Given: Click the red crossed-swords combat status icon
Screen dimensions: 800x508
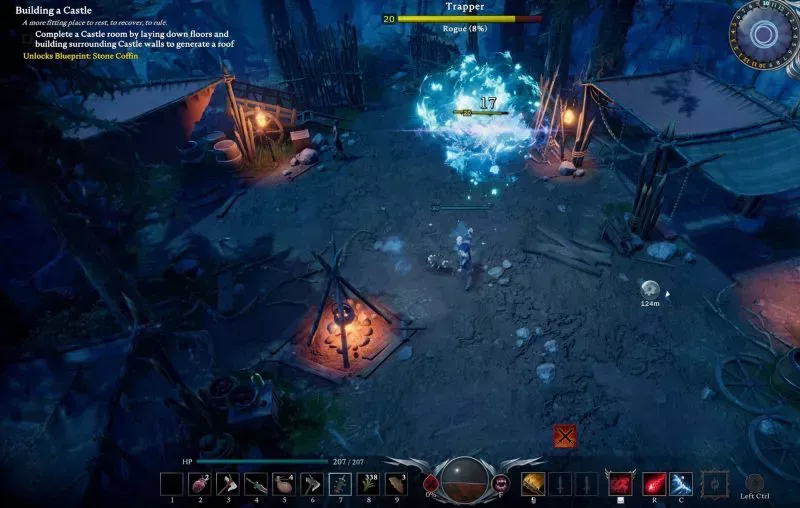Looking at the screenshot, I should [x=565, y=436].
